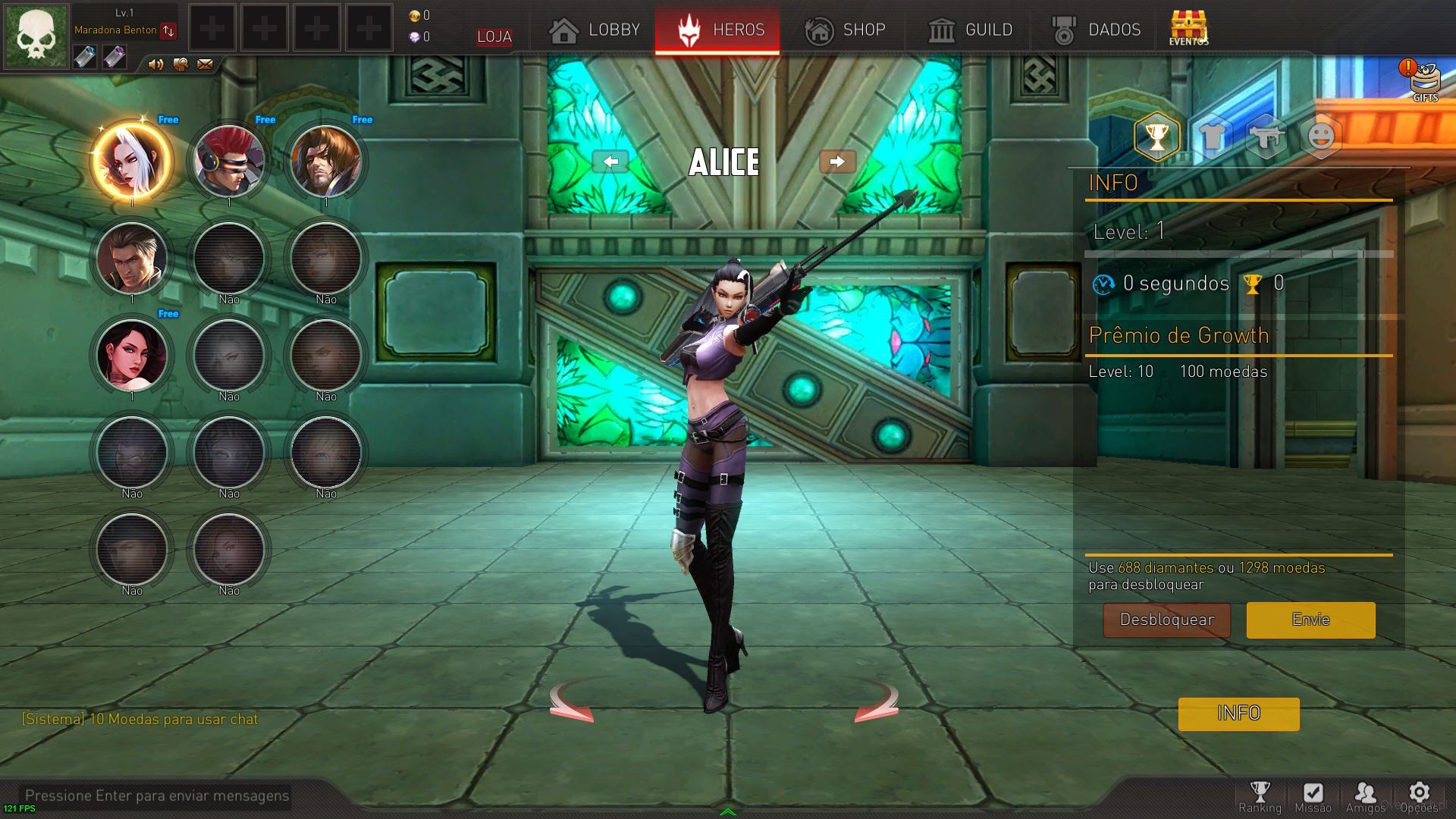The width and height of the screenshot is (1456, 819).
Task: Open the Opções gear settings
Action: (1419, 796)
